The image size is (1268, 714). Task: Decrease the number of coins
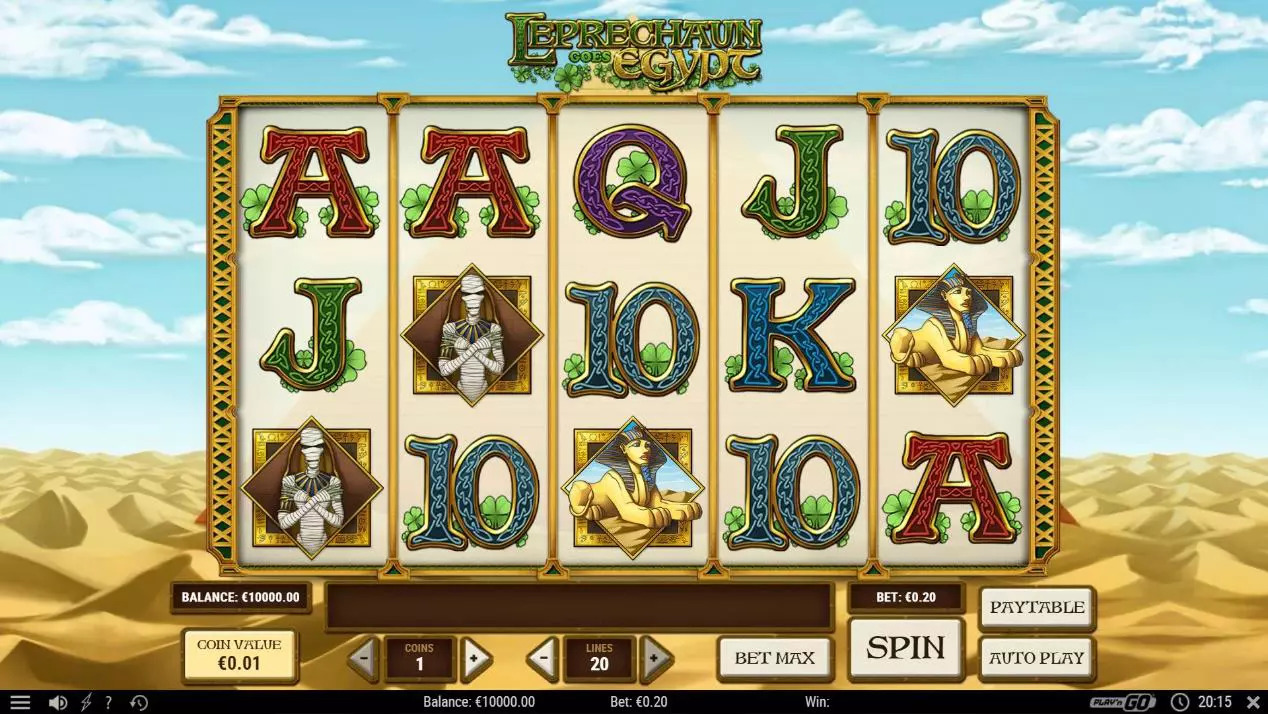(x=362, y=658)
